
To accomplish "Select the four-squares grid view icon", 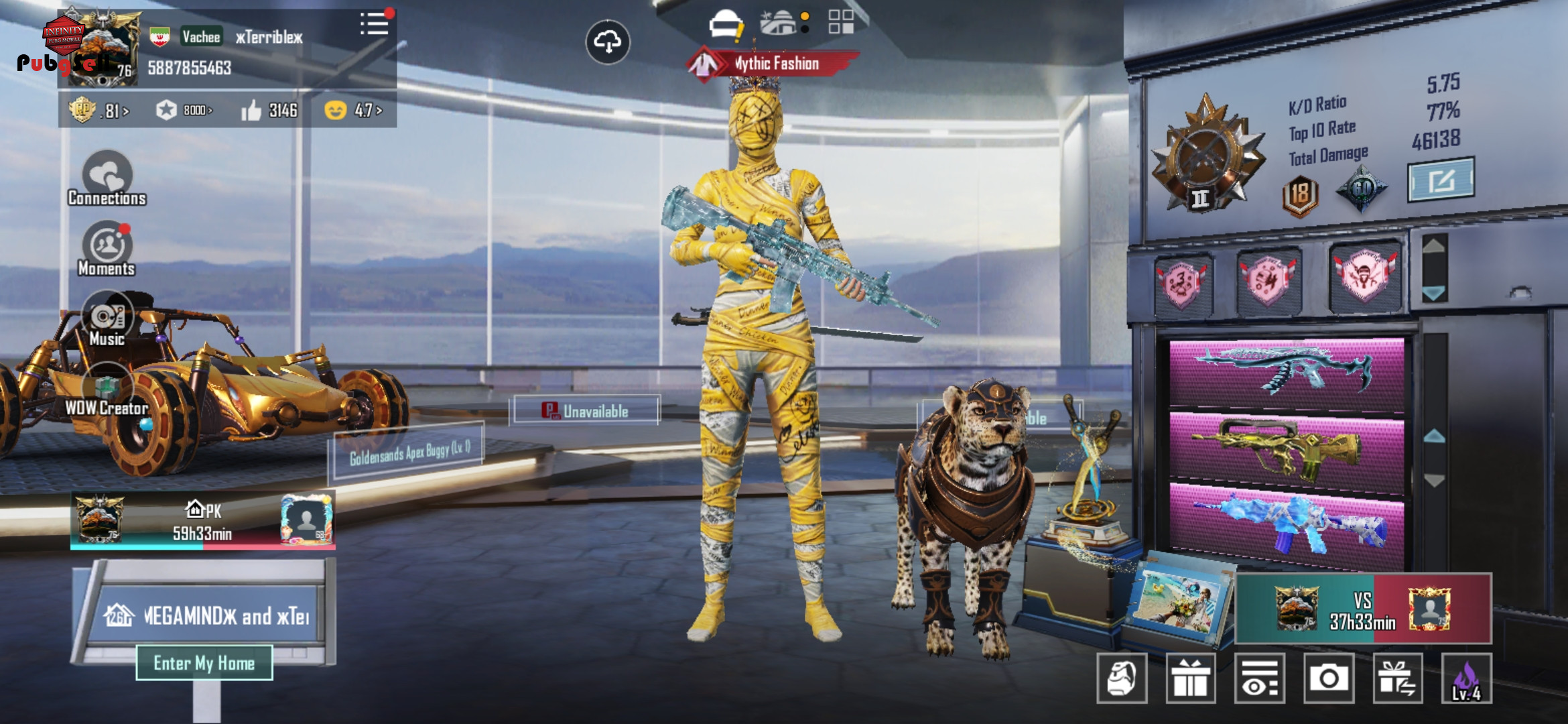I will tap(840, 22).
